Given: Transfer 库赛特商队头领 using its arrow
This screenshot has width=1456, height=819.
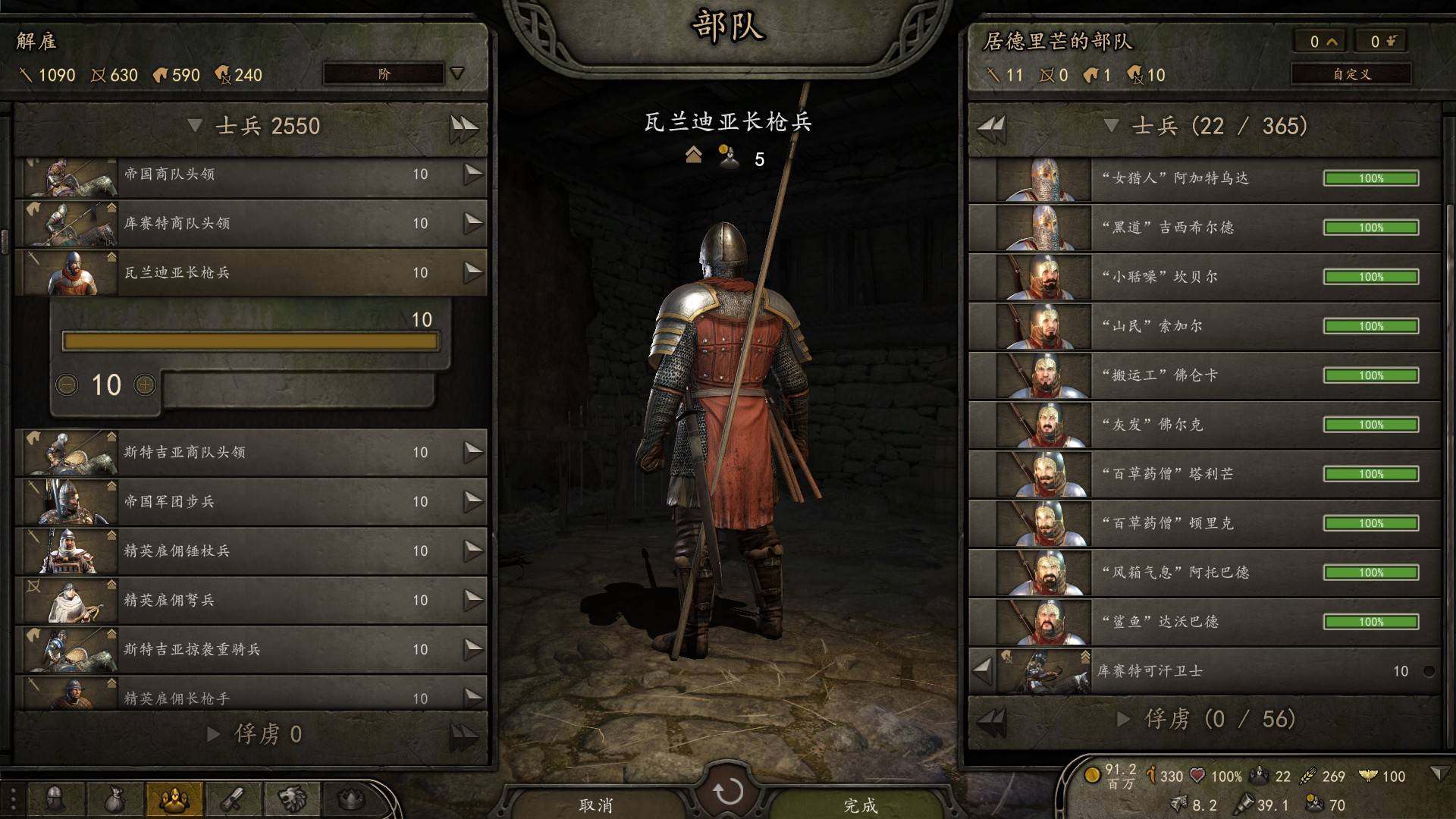Looking at the screenshot, I should coord(473,223).
